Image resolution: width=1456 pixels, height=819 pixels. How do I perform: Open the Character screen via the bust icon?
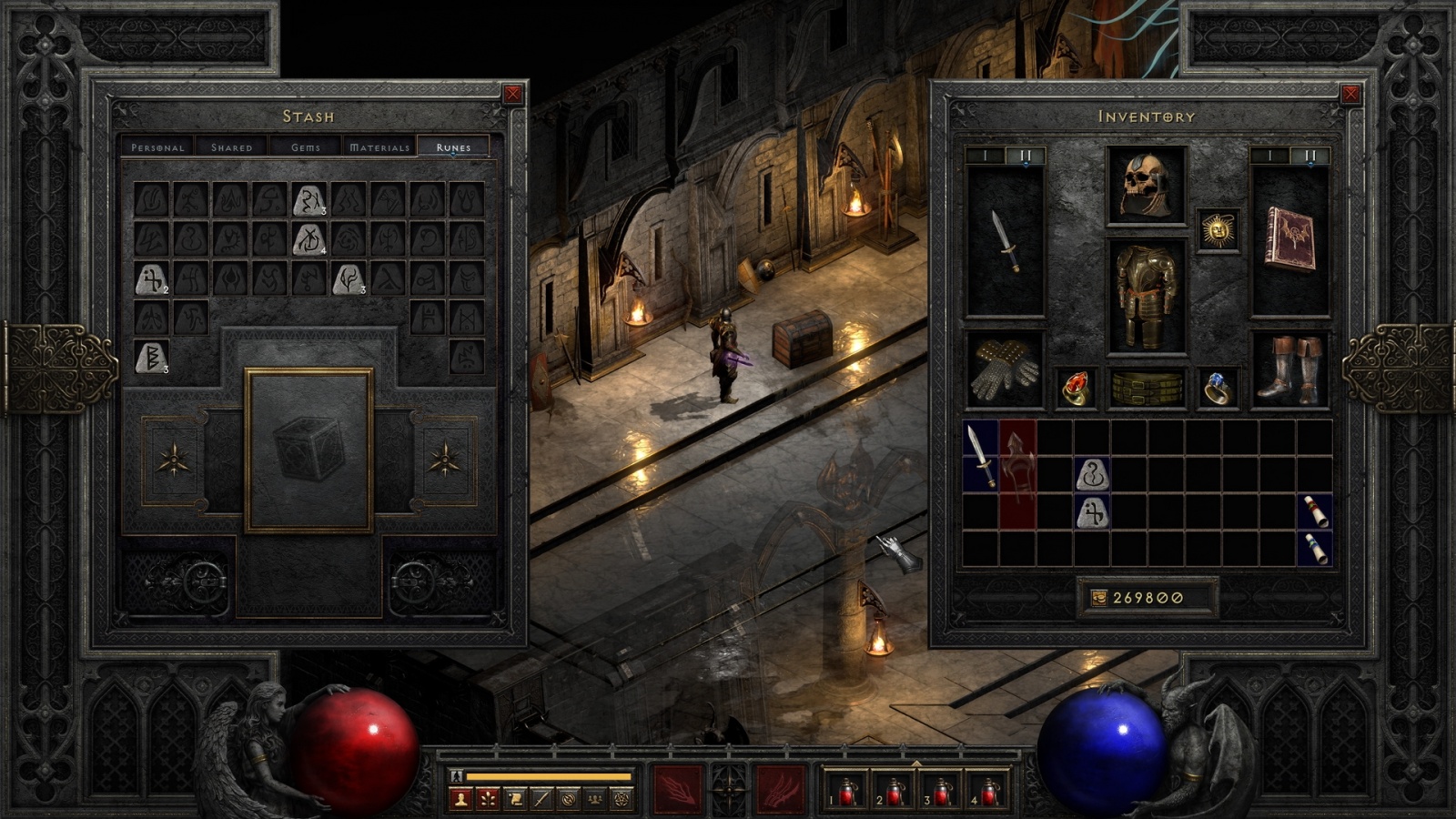(x=460, y=799)
